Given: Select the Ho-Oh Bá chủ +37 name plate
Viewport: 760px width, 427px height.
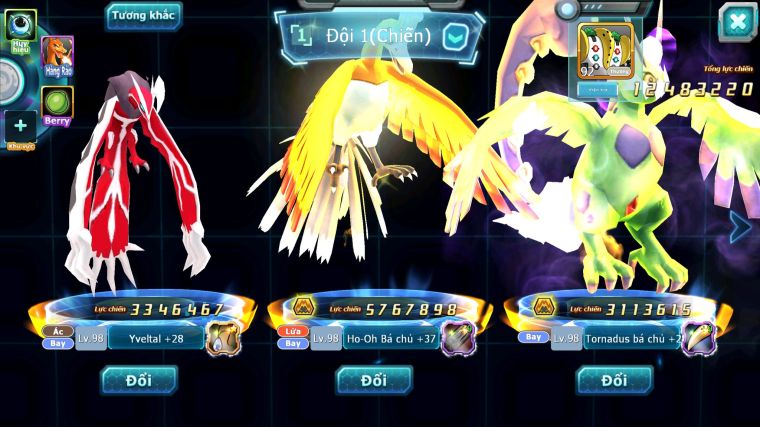Looking at the screenshot, I should (390, 339).
